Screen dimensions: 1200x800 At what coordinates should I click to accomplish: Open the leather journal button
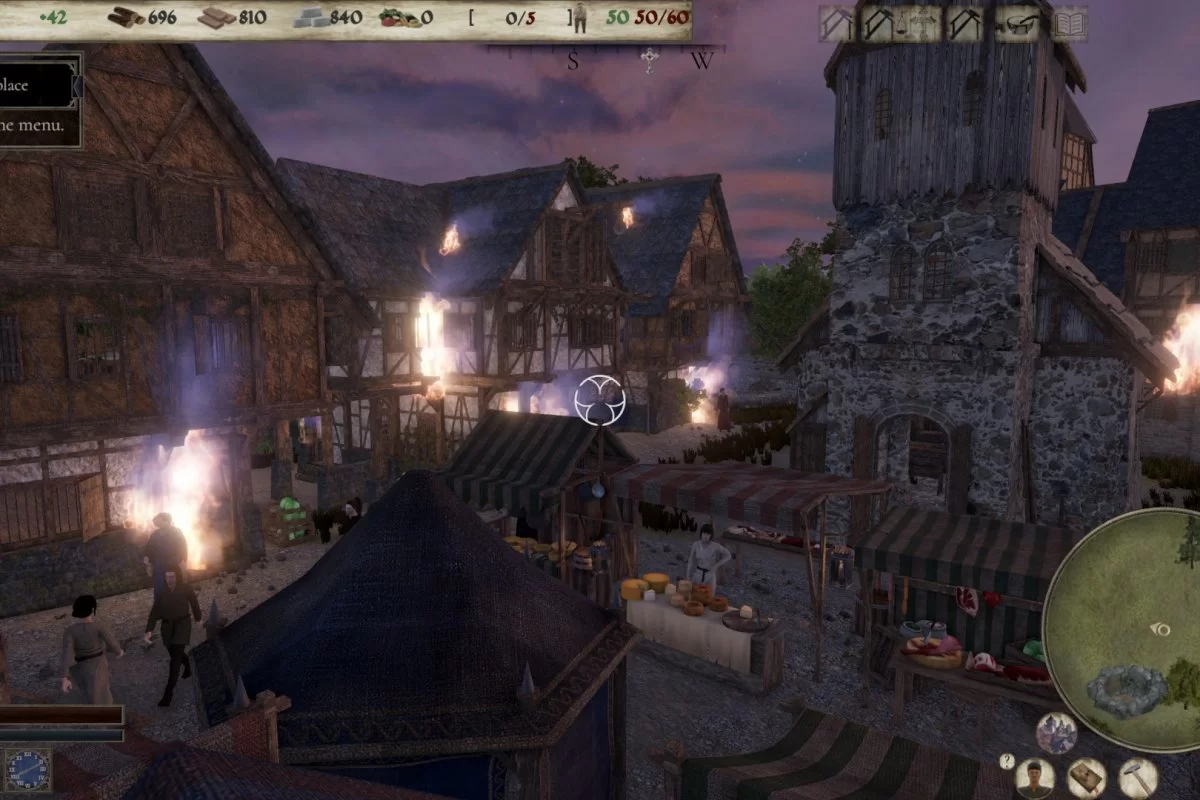(1086, 778)
